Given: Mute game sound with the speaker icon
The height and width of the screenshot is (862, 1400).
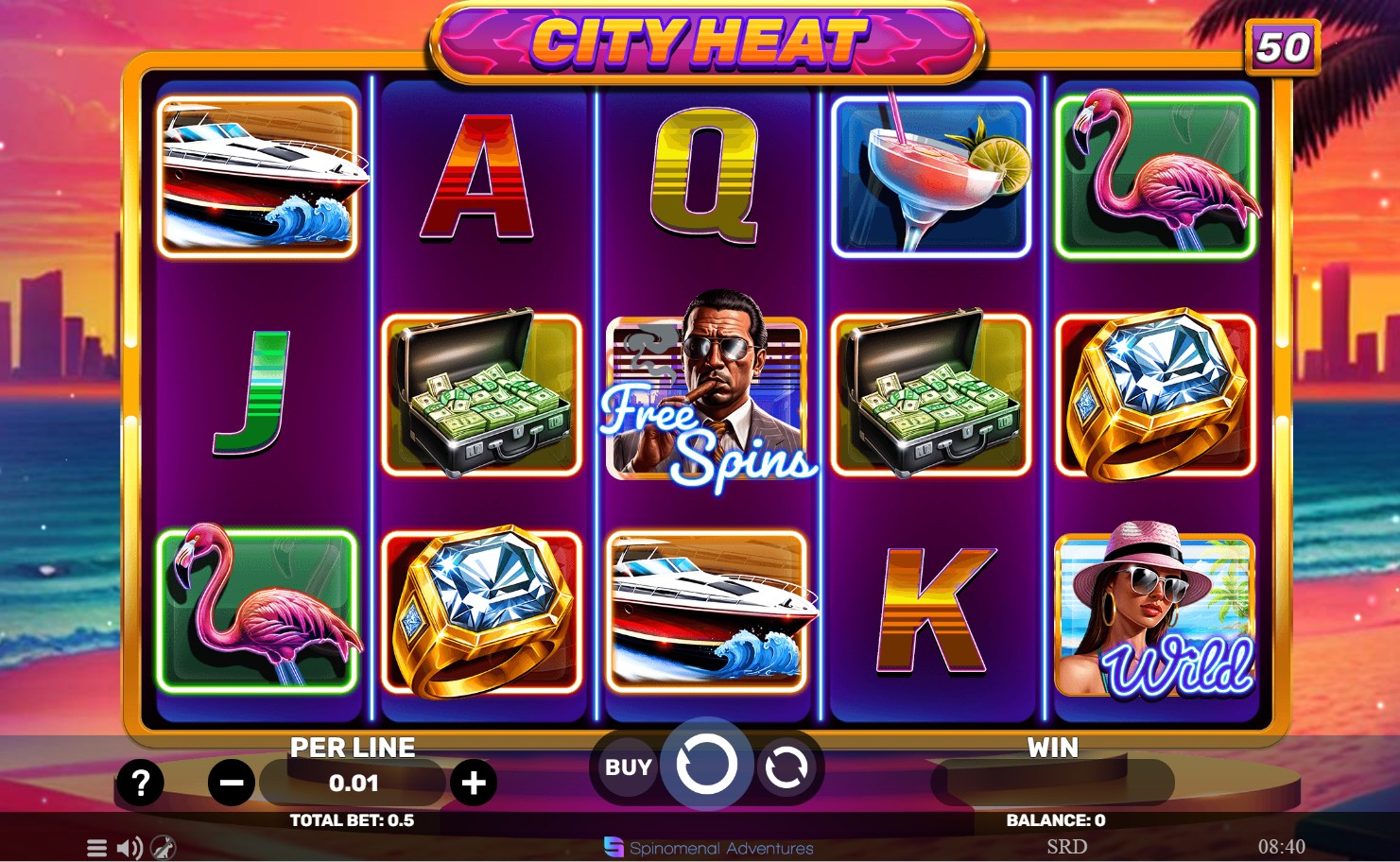Looking at the screenshot, I should tap(130, 848).
